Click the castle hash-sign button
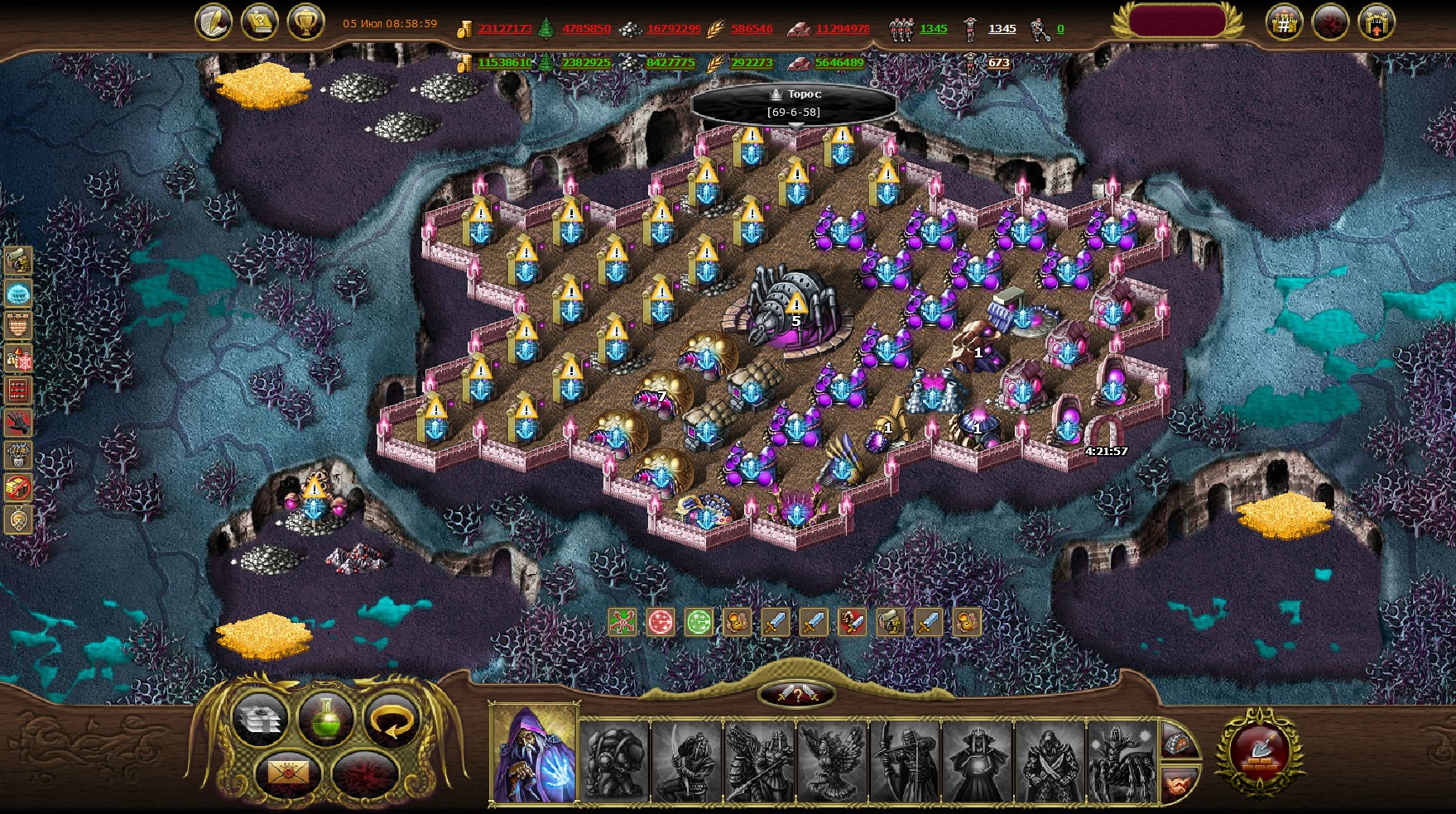 click(1284, 24)
